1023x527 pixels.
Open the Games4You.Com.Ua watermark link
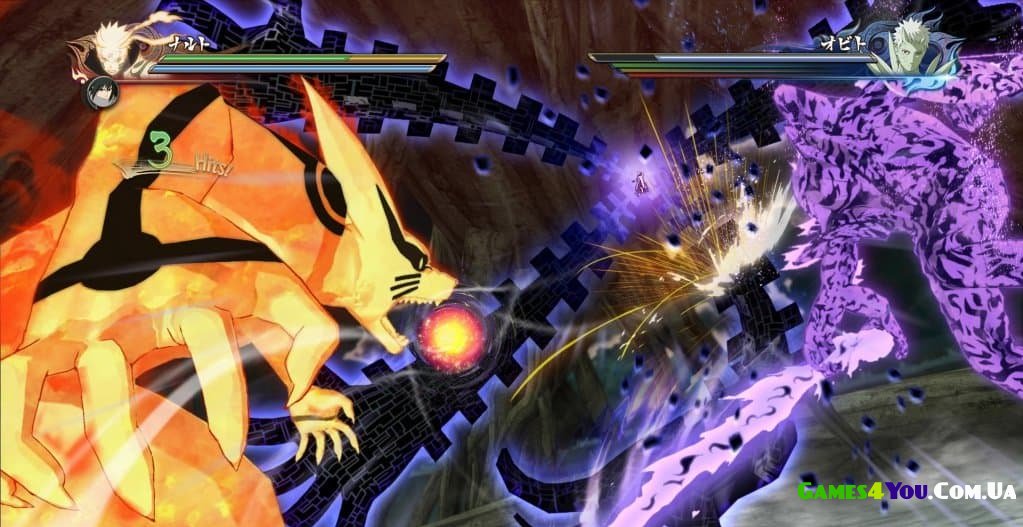(x=905, y=490)
